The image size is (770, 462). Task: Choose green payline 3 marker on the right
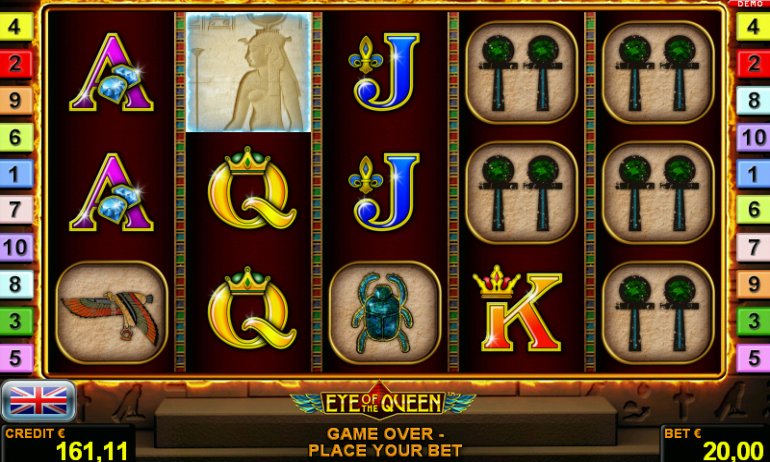click(752, 321)
